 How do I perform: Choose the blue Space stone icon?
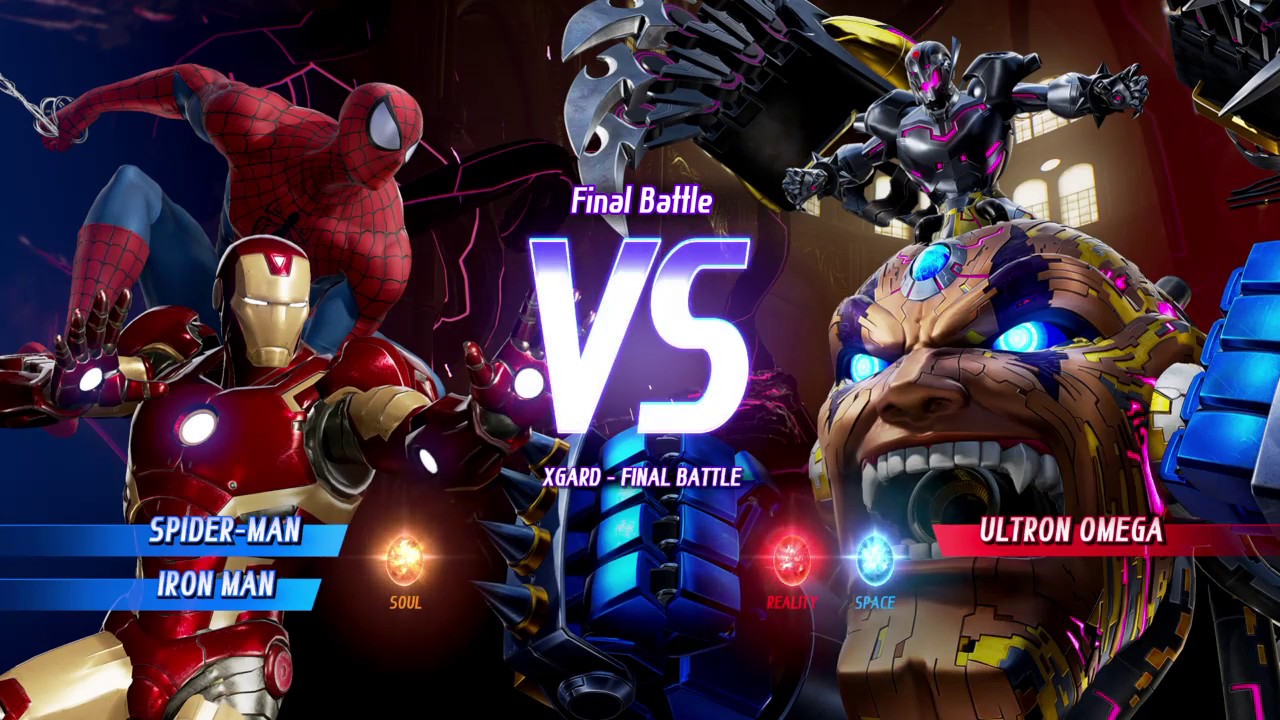click(875, 559)
